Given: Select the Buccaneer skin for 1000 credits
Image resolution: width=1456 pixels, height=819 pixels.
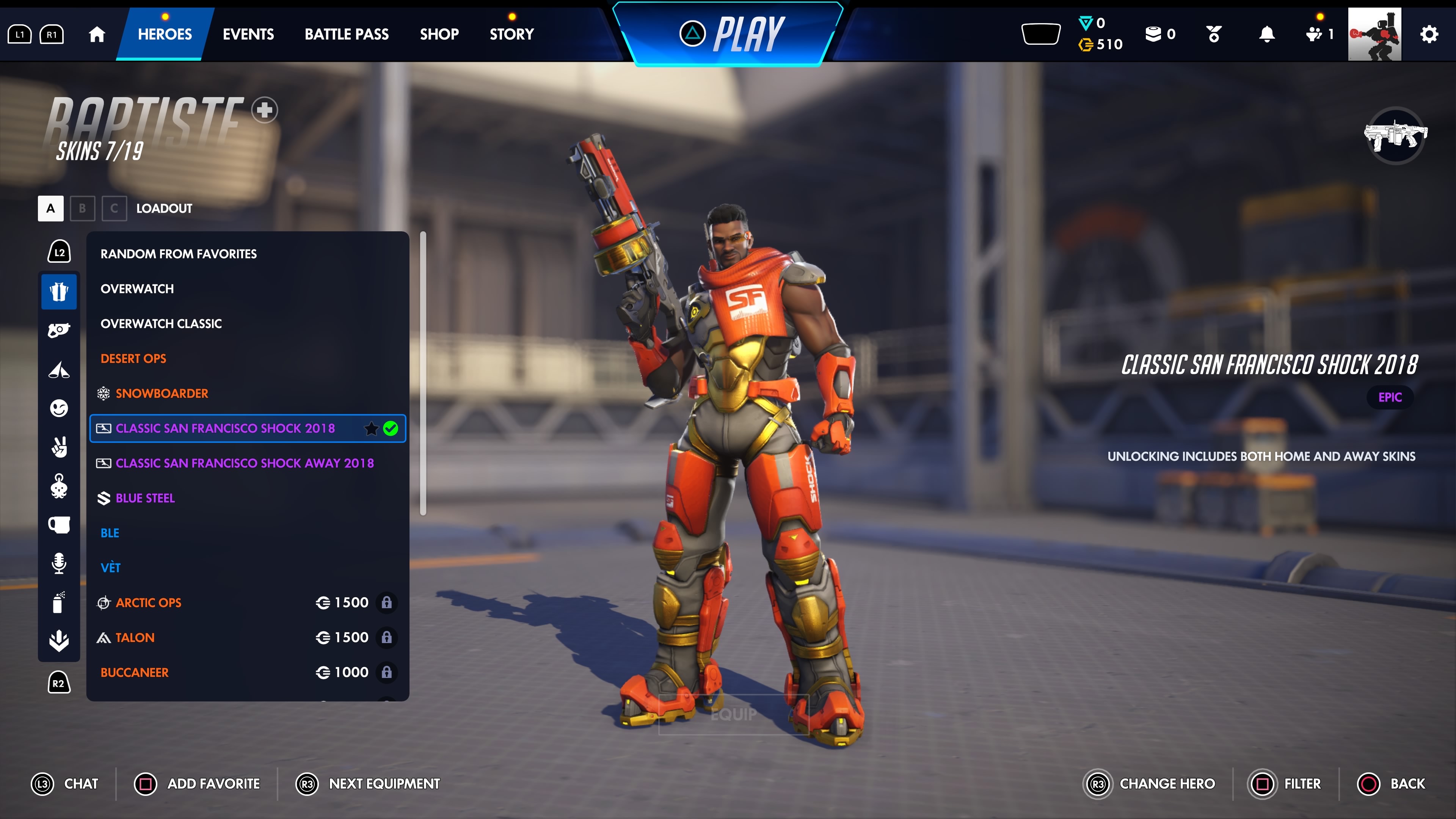Looking at the screenshot, I should 135,672.
